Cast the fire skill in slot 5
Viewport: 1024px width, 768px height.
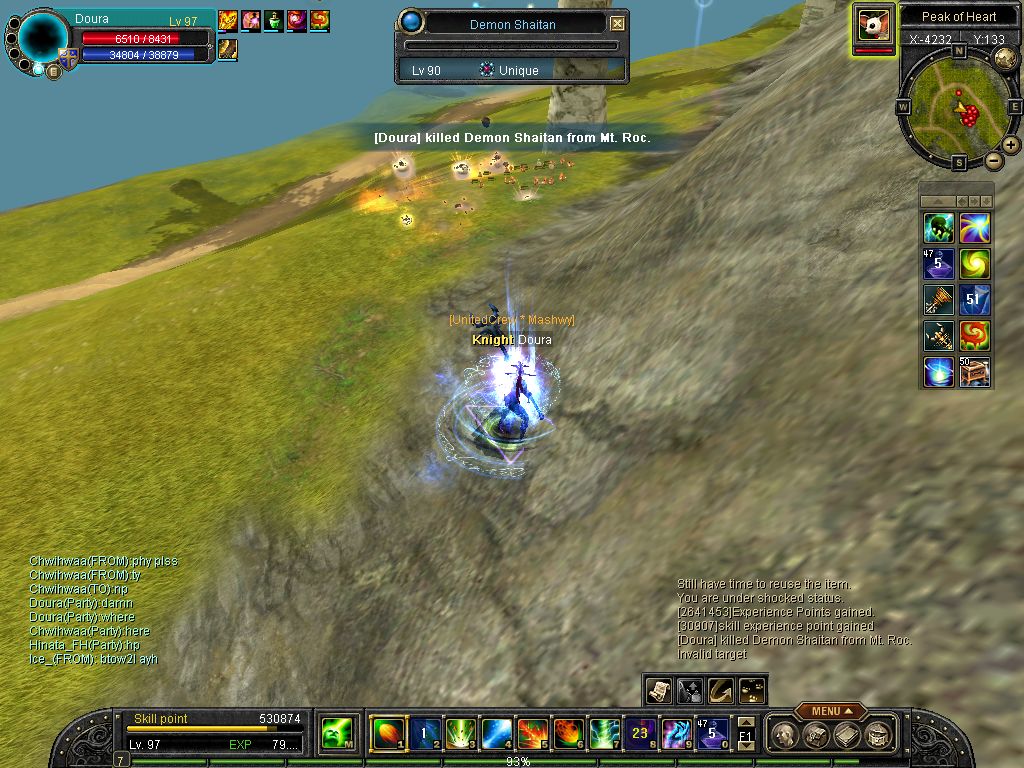[x=532, y=734]
